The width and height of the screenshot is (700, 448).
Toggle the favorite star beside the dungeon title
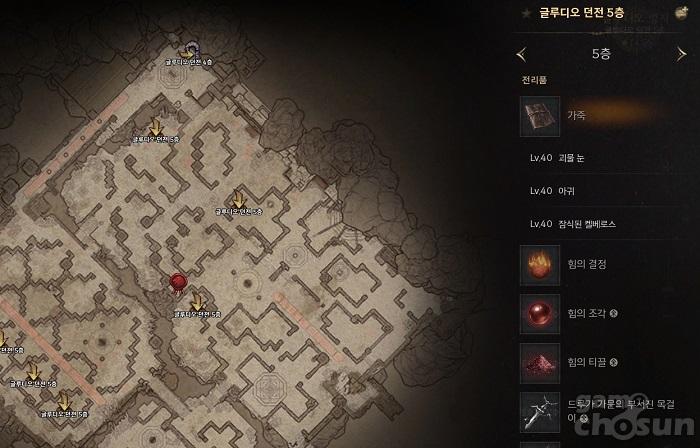(x=526, y=13)
